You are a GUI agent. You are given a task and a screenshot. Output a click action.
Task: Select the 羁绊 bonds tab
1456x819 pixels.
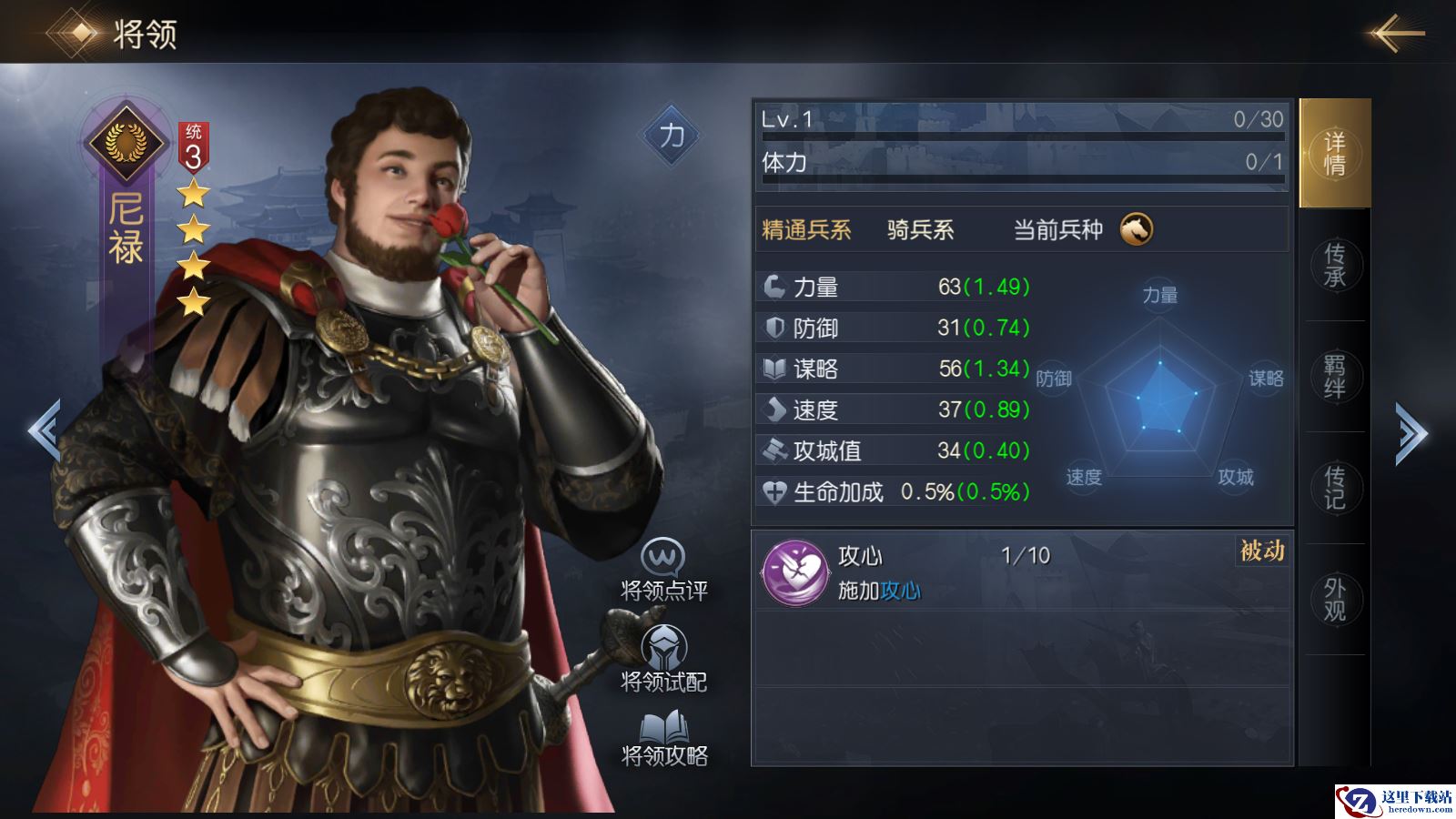point(1334,377)
